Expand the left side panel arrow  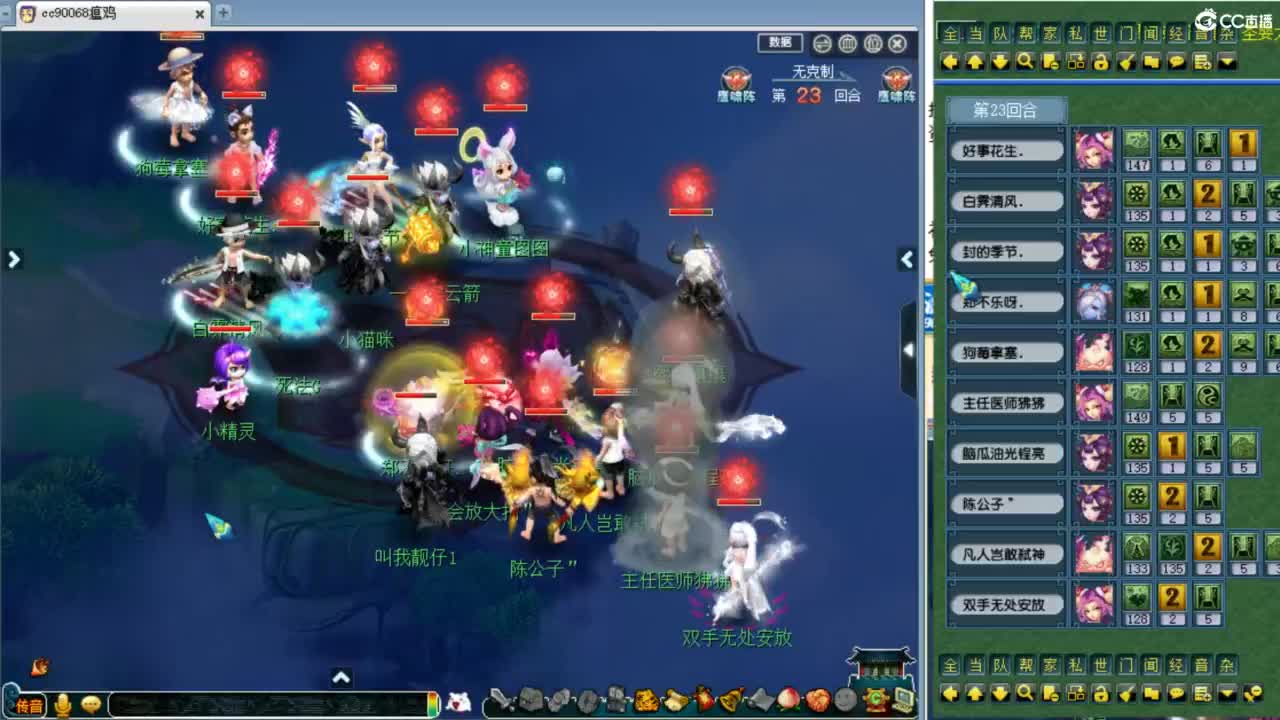(13, 259)
